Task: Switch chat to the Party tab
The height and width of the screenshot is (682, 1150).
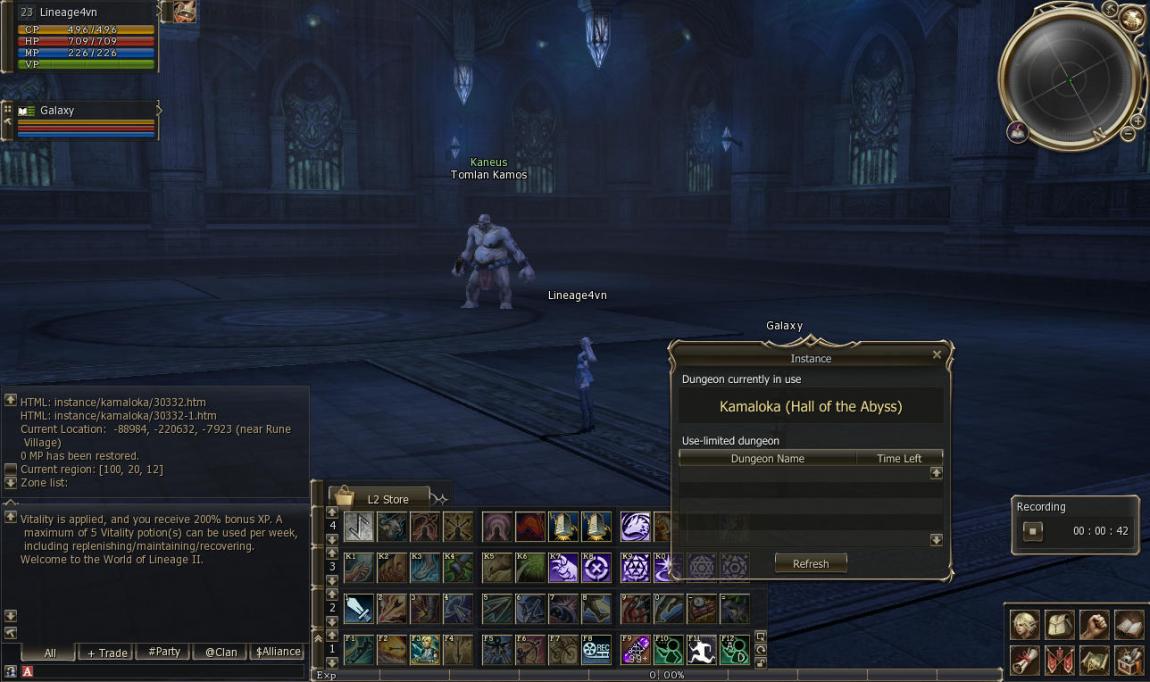Action: point(164,652)
